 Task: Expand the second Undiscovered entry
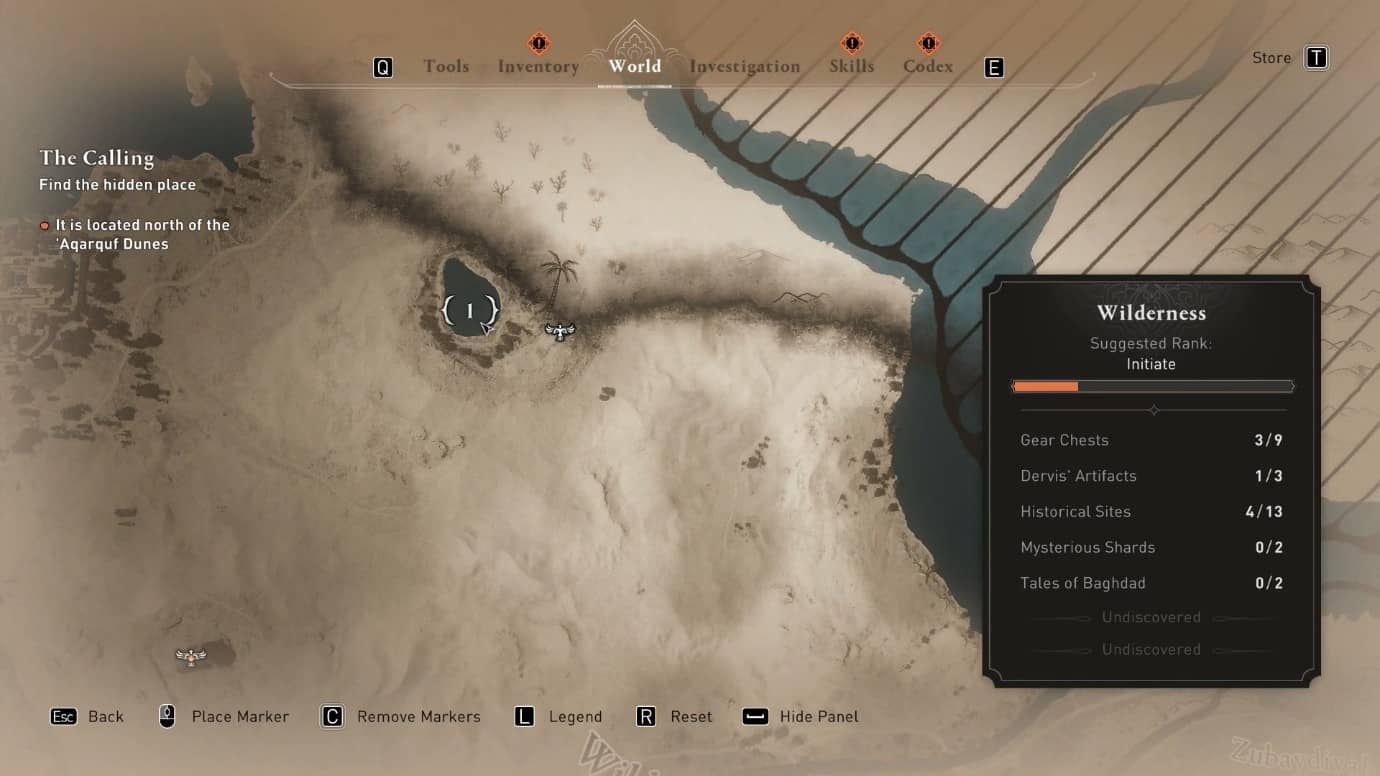pos(1150,649)
